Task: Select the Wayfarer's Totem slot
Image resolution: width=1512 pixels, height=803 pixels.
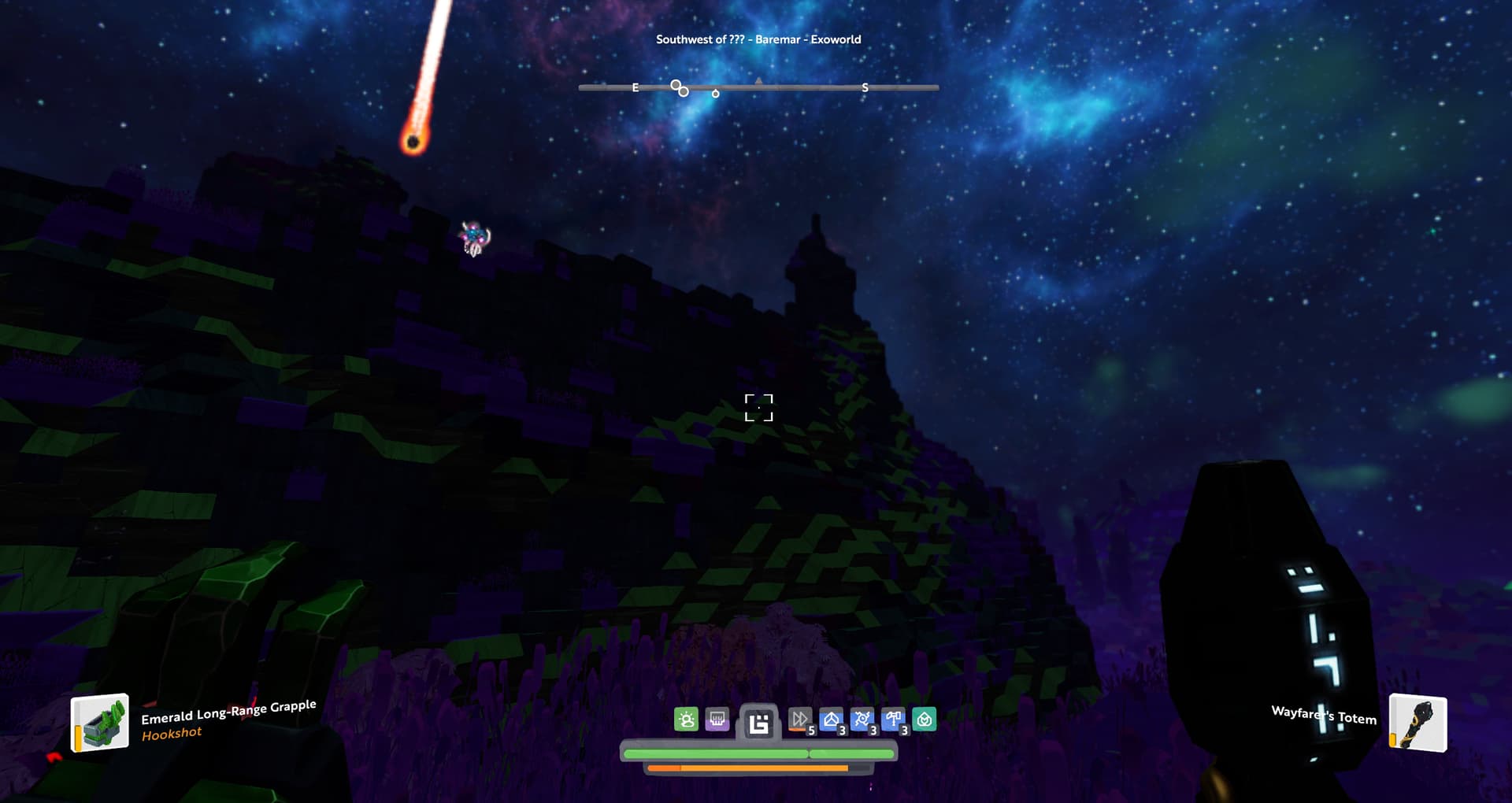Action: pos(1417,723)
